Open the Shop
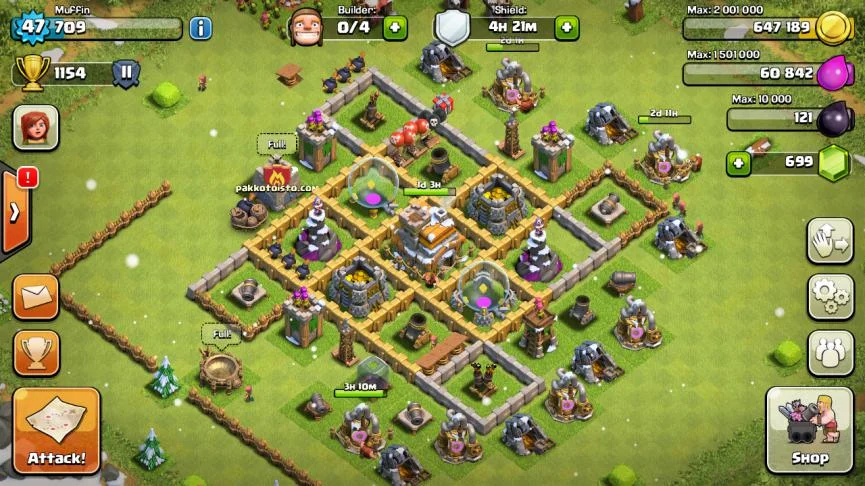The width and height of the screenshot is (865, 486). pyautogui.click(x=809, y=430)
